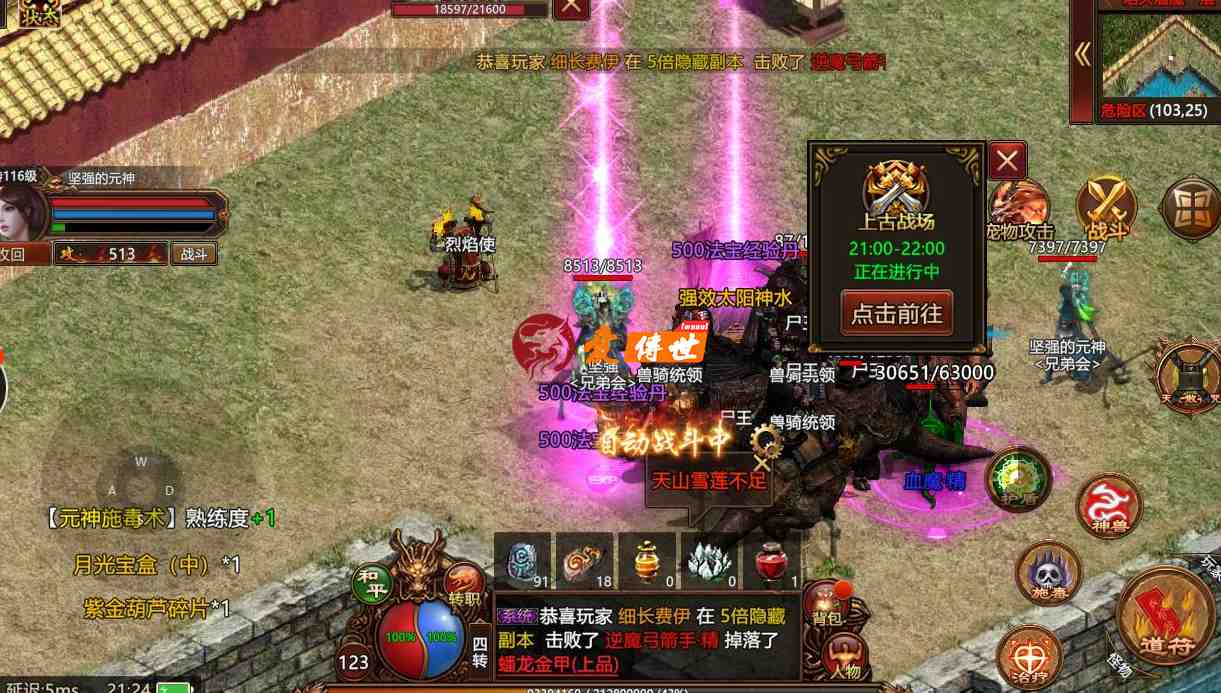Close the 上古战场 event popup

tap(1006, 160)
